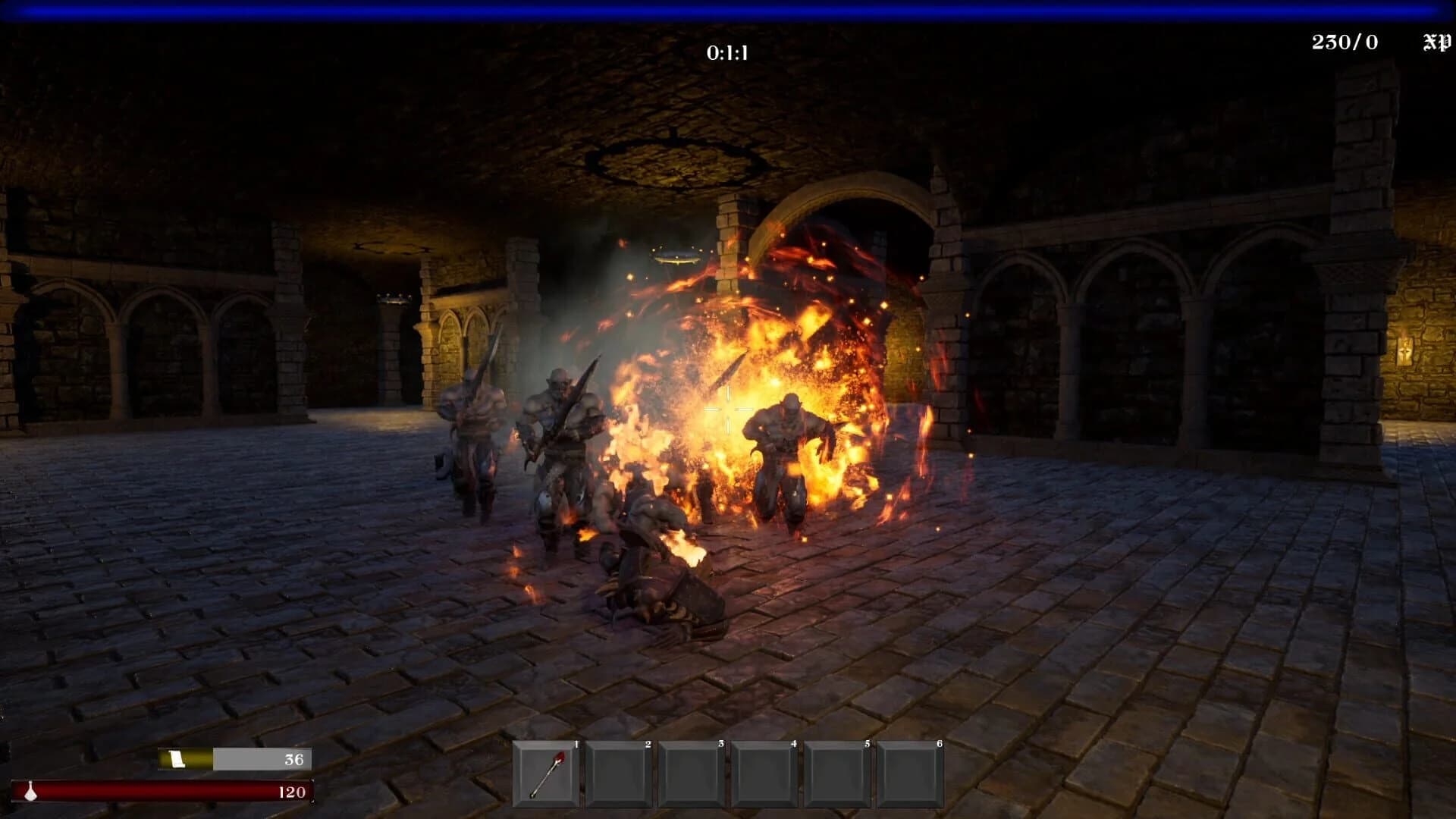Select empty hotbar slot 2
Viewport: 1456px width, 819px height.
pos(618,773)
